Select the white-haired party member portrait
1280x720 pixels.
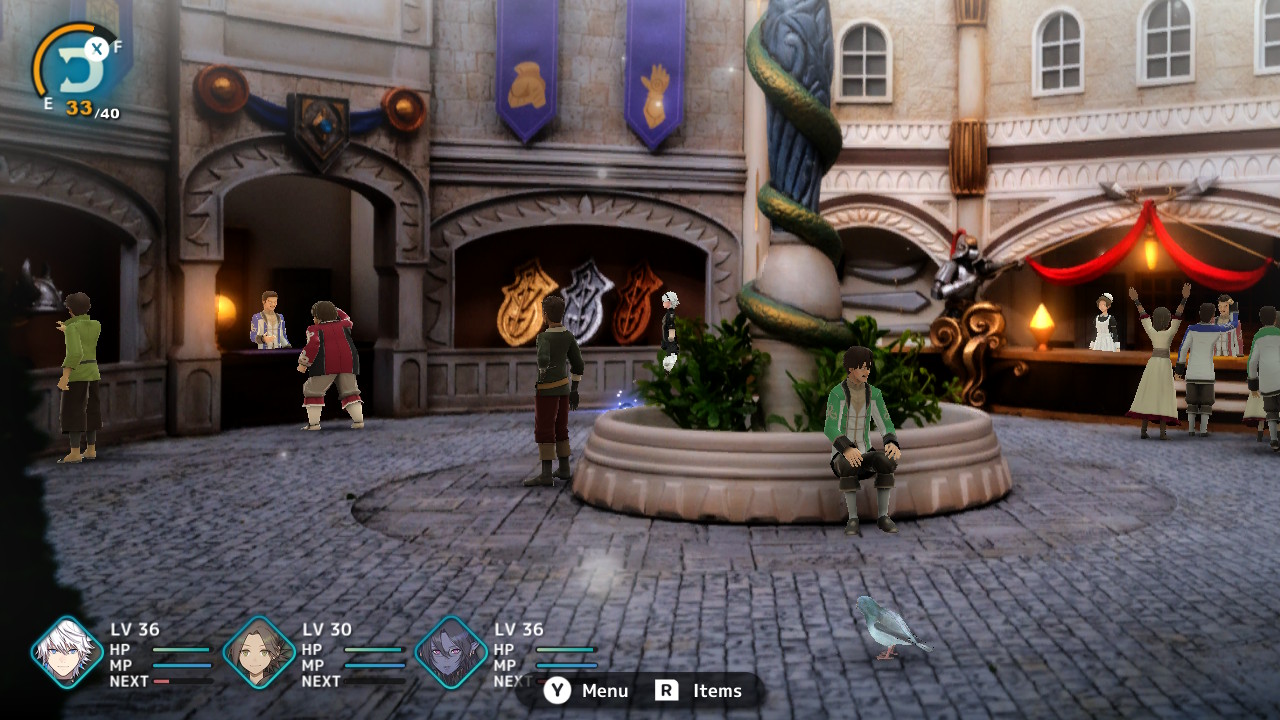point(67,653)
